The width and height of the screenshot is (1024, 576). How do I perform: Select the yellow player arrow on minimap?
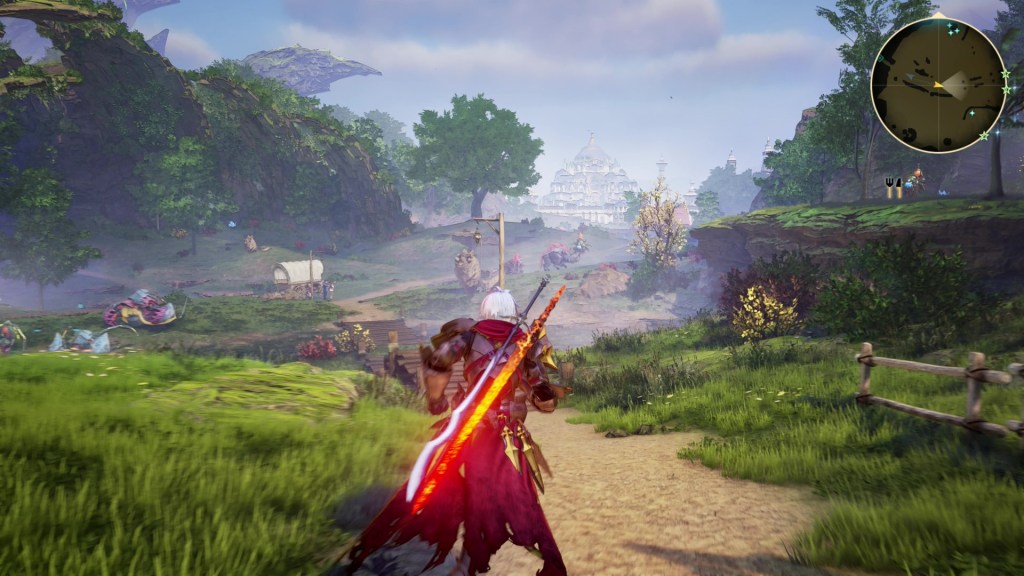click(938, 86)
